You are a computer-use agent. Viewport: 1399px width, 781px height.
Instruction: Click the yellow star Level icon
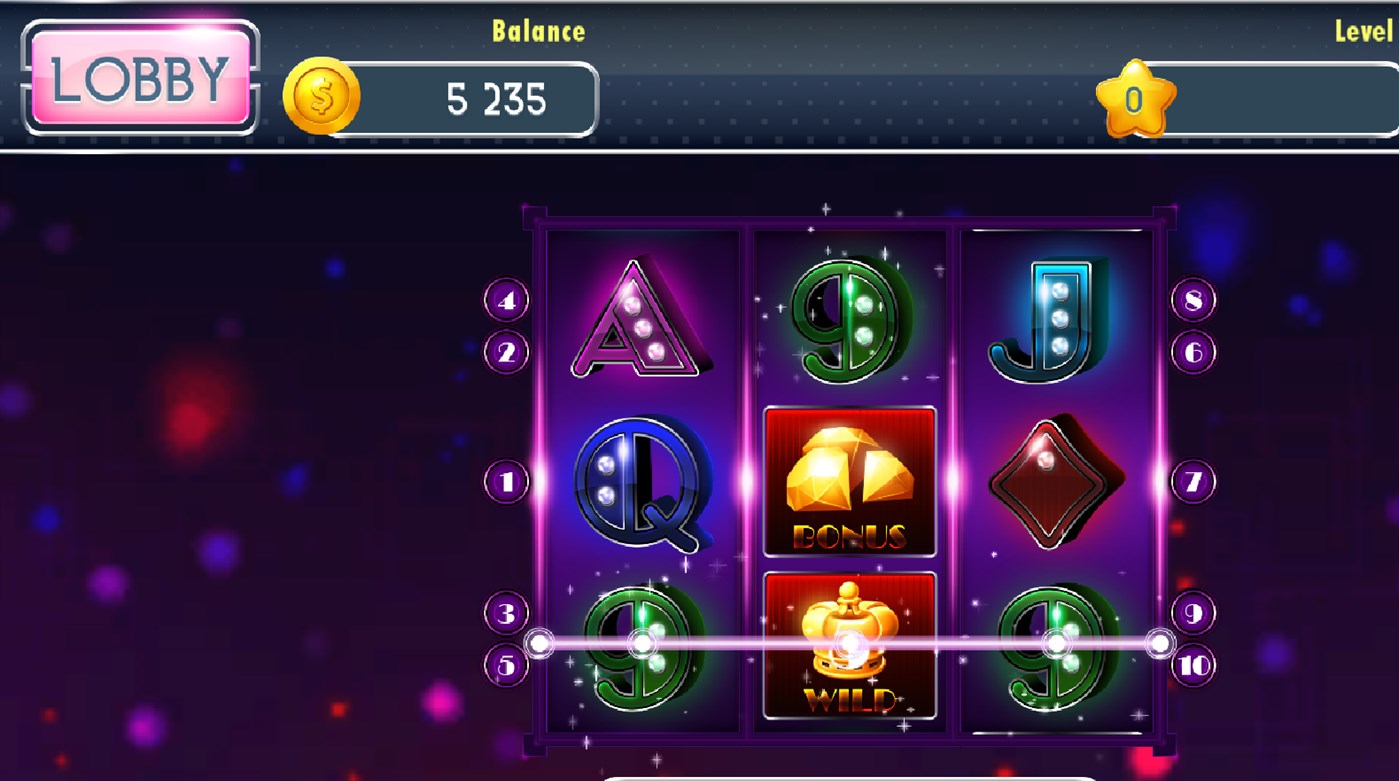tap(1138, 97)
